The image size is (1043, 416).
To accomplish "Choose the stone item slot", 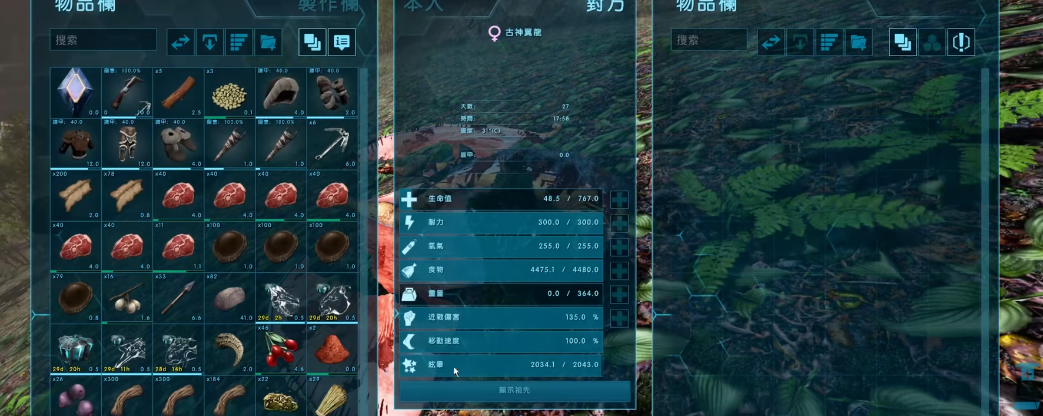I will (230, 298).
